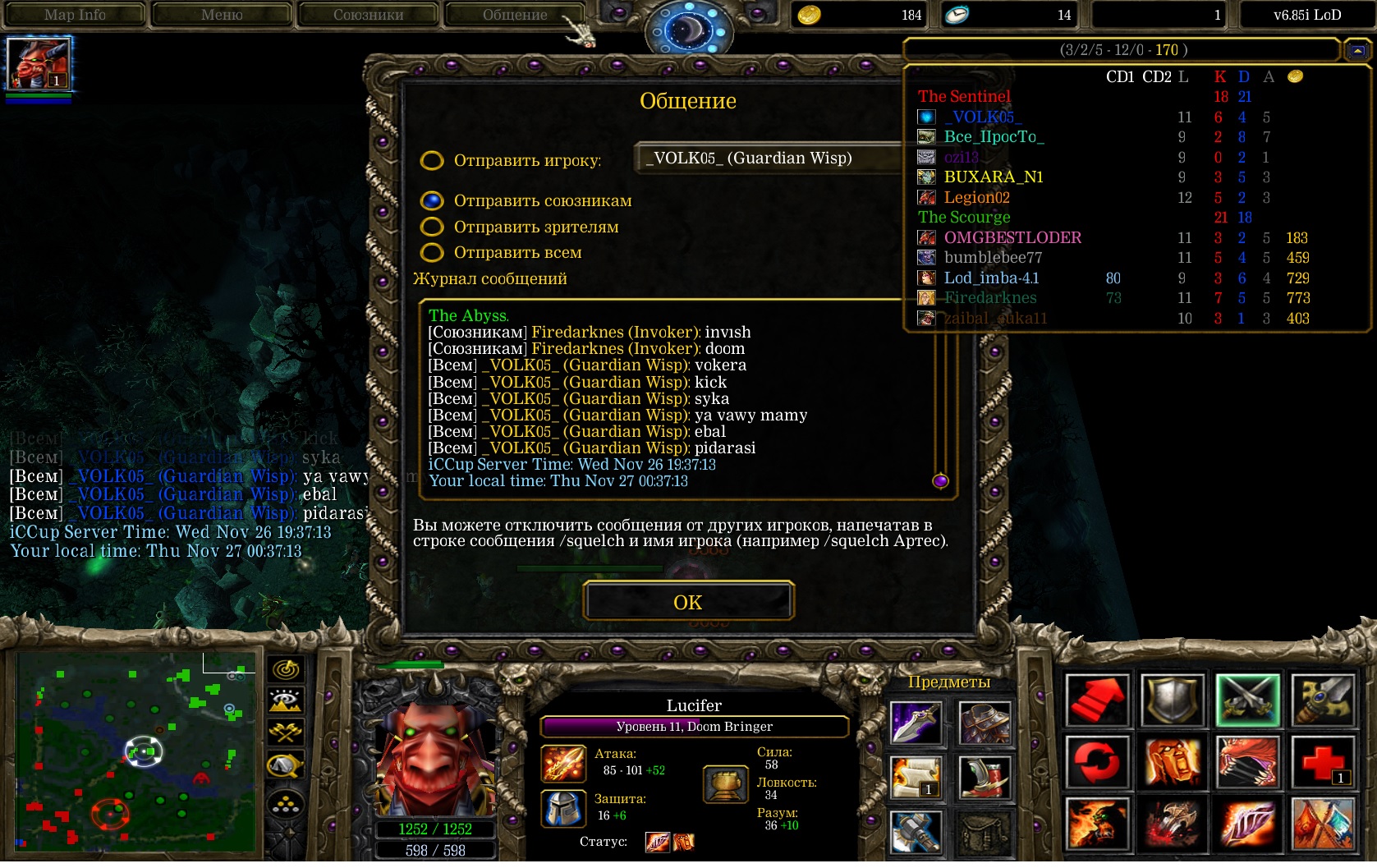Screen dimensions: 1377x868
Task: Open the Союзники allies menu
Action: tap(368, 15)
